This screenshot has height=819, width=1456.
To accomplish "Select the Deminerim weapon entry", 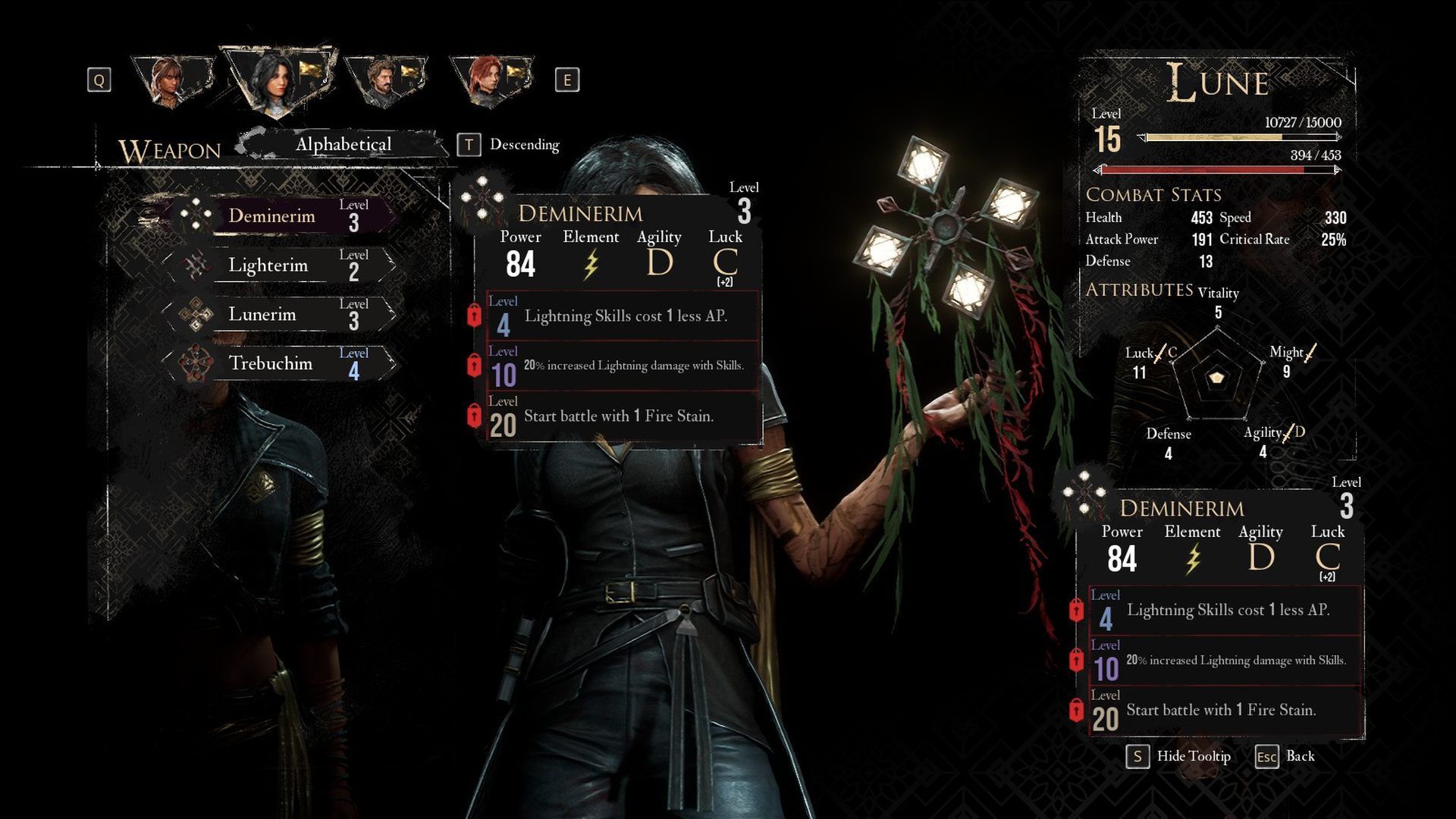I will [279, 216].
